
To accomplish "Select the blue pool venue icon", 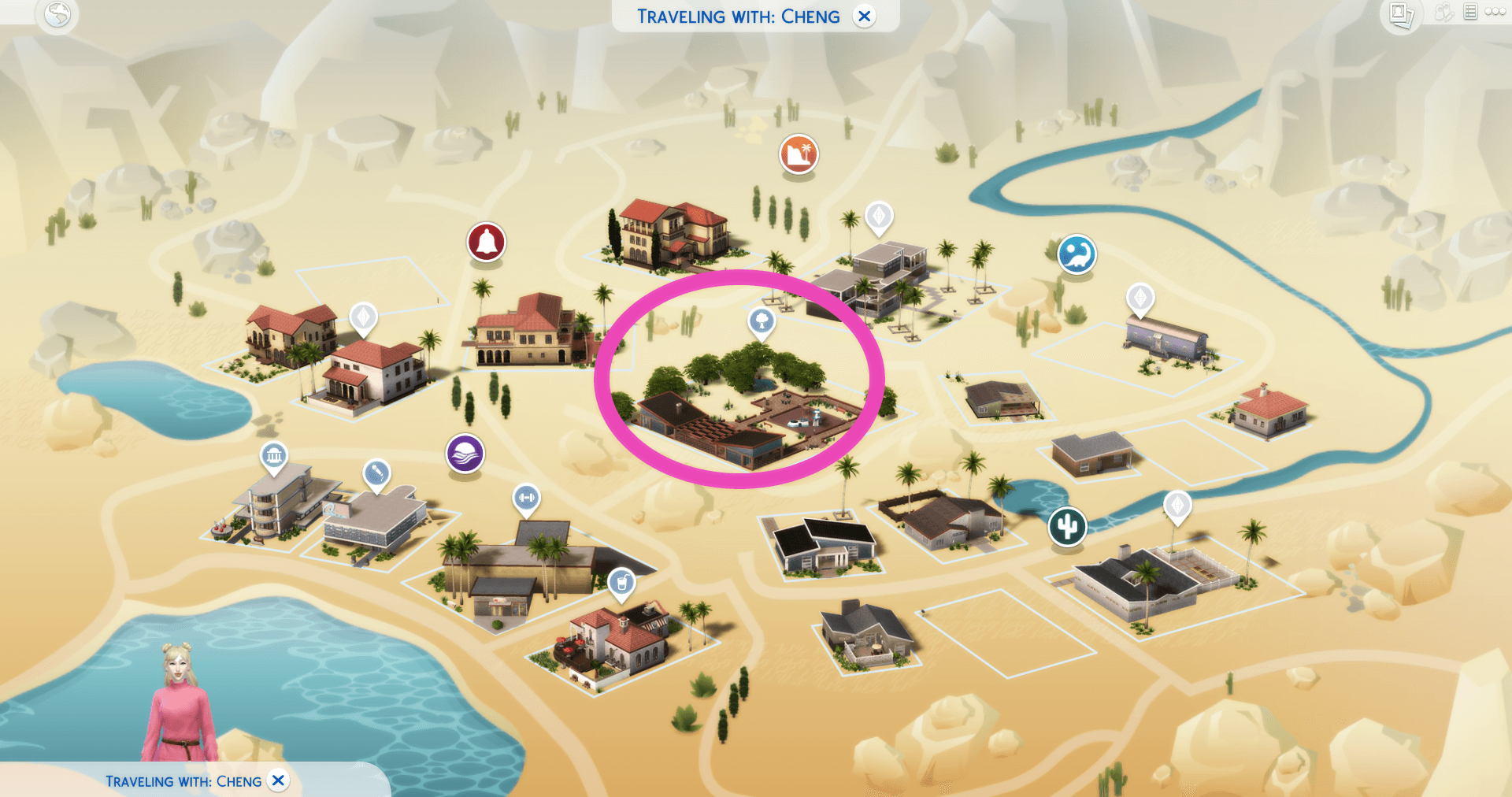I will tap(1076, 254).
